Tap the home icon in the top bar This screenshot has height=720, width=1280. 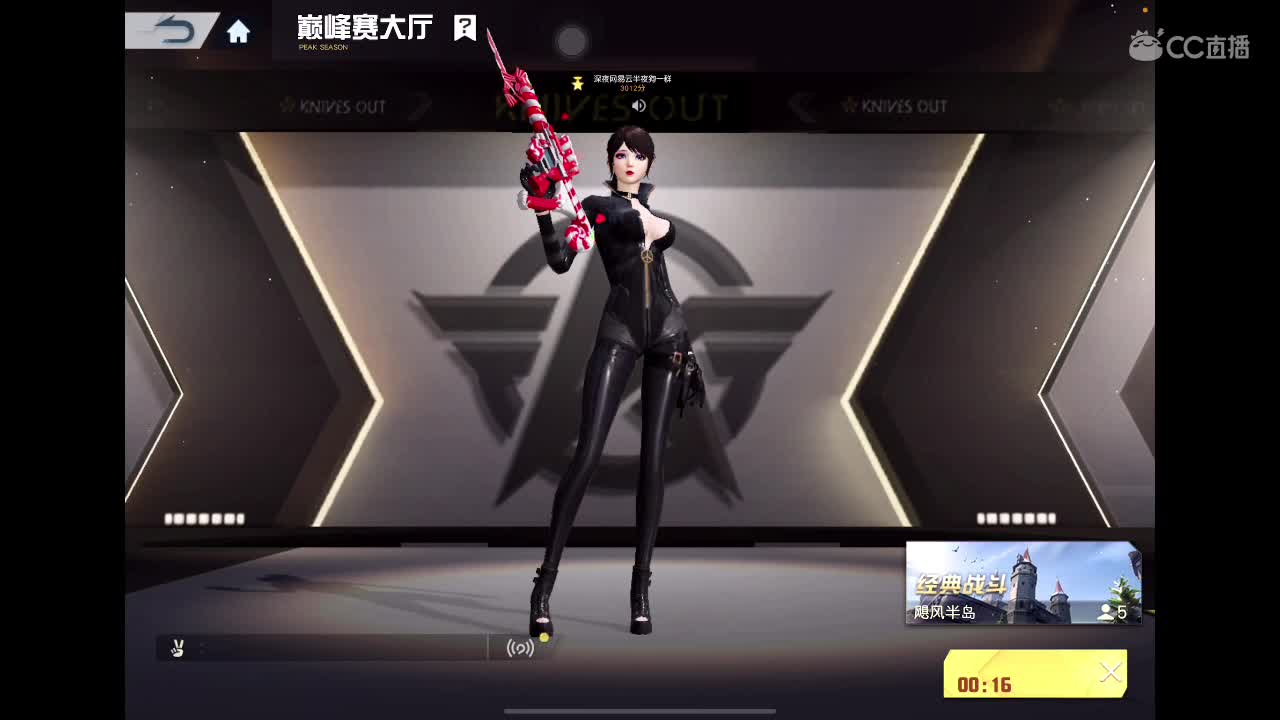coord(238,30)
